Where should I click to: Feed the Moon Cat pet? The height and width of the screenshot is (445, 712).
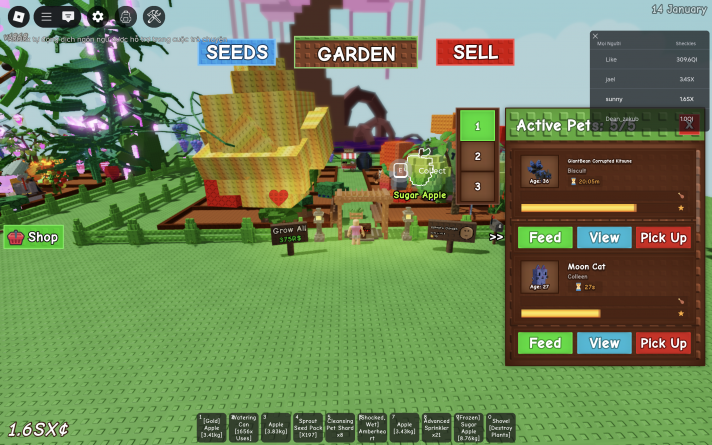[545, 343]
